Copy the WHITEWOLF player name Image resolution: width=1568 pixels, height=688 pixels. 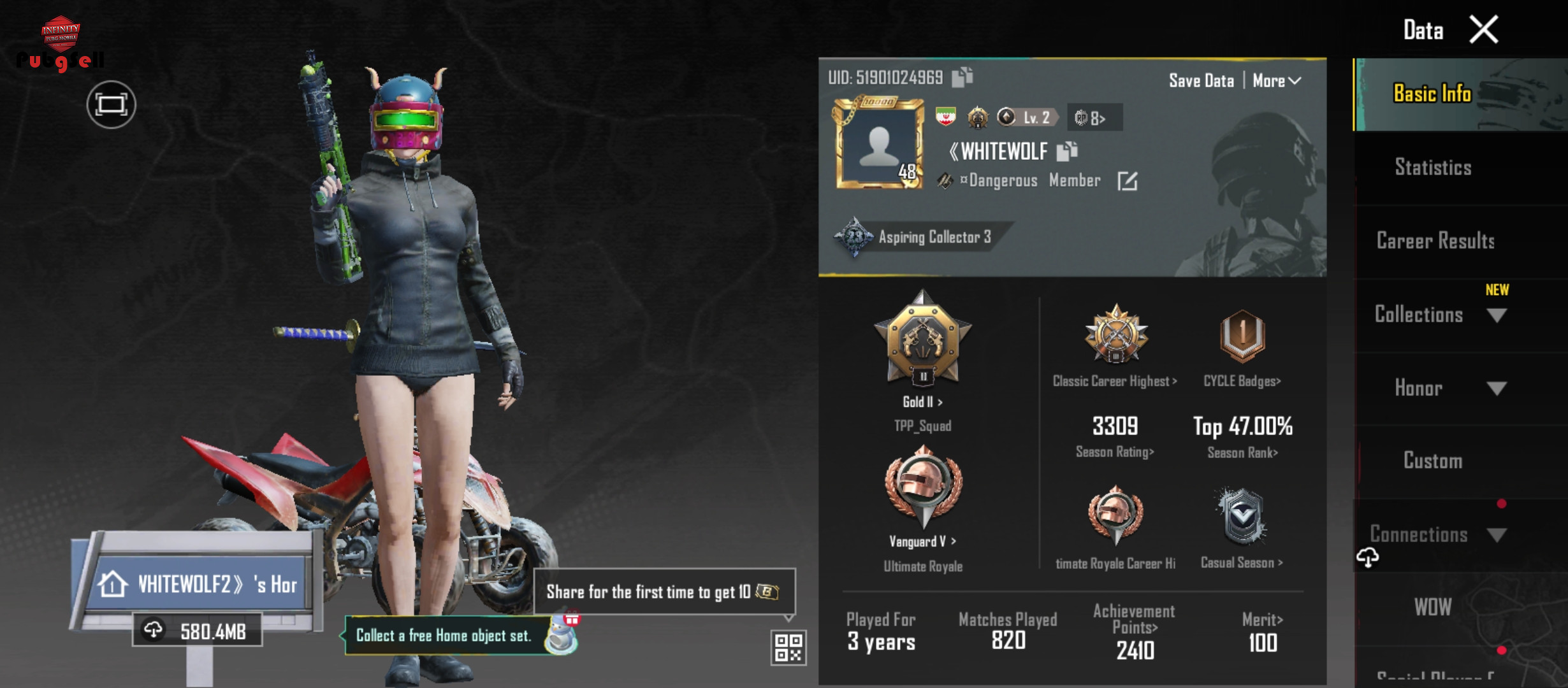tap(1067, 151)
